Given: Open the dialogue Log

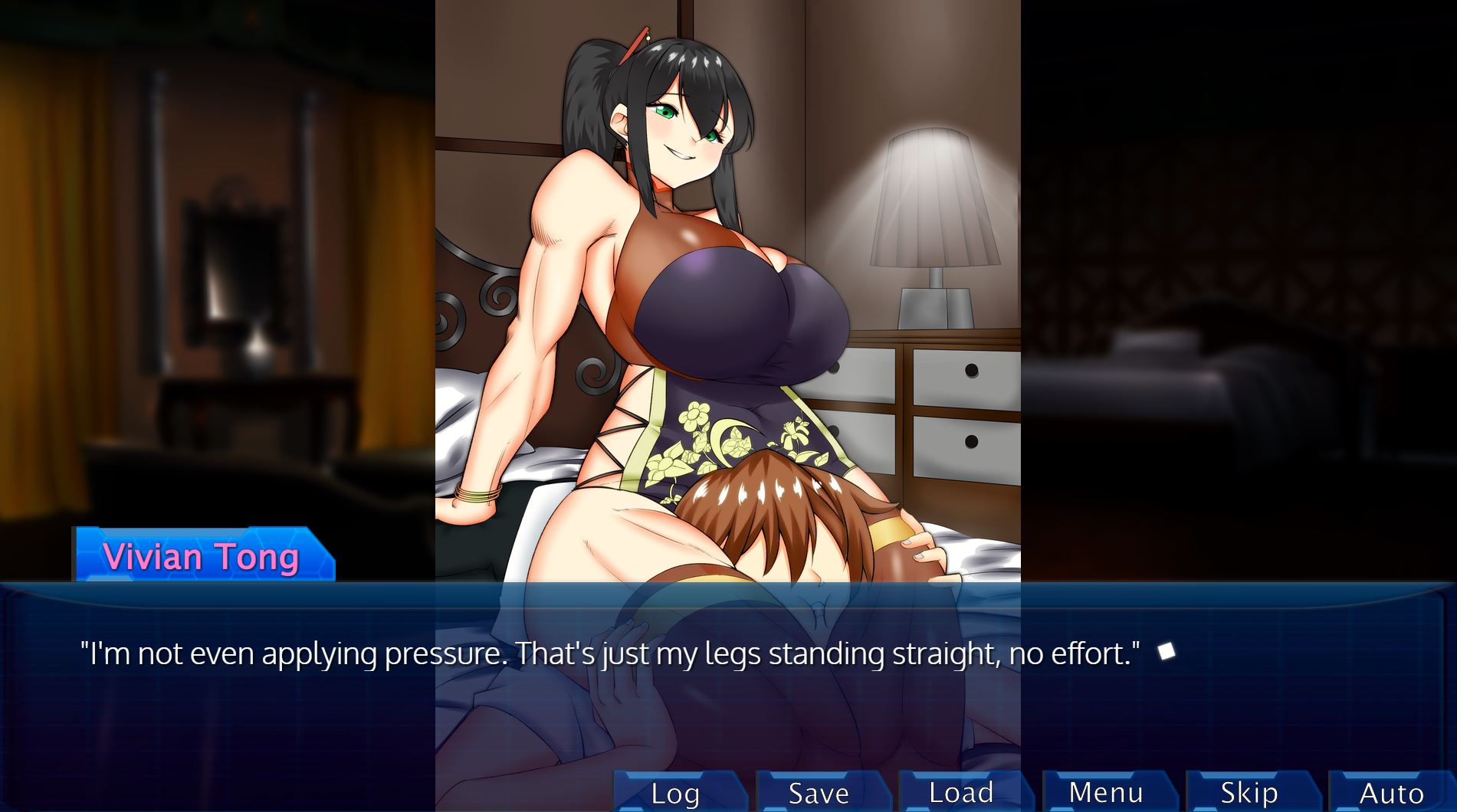Looking at the screenshot, I should pyautogui.click(x=675, y=793).
